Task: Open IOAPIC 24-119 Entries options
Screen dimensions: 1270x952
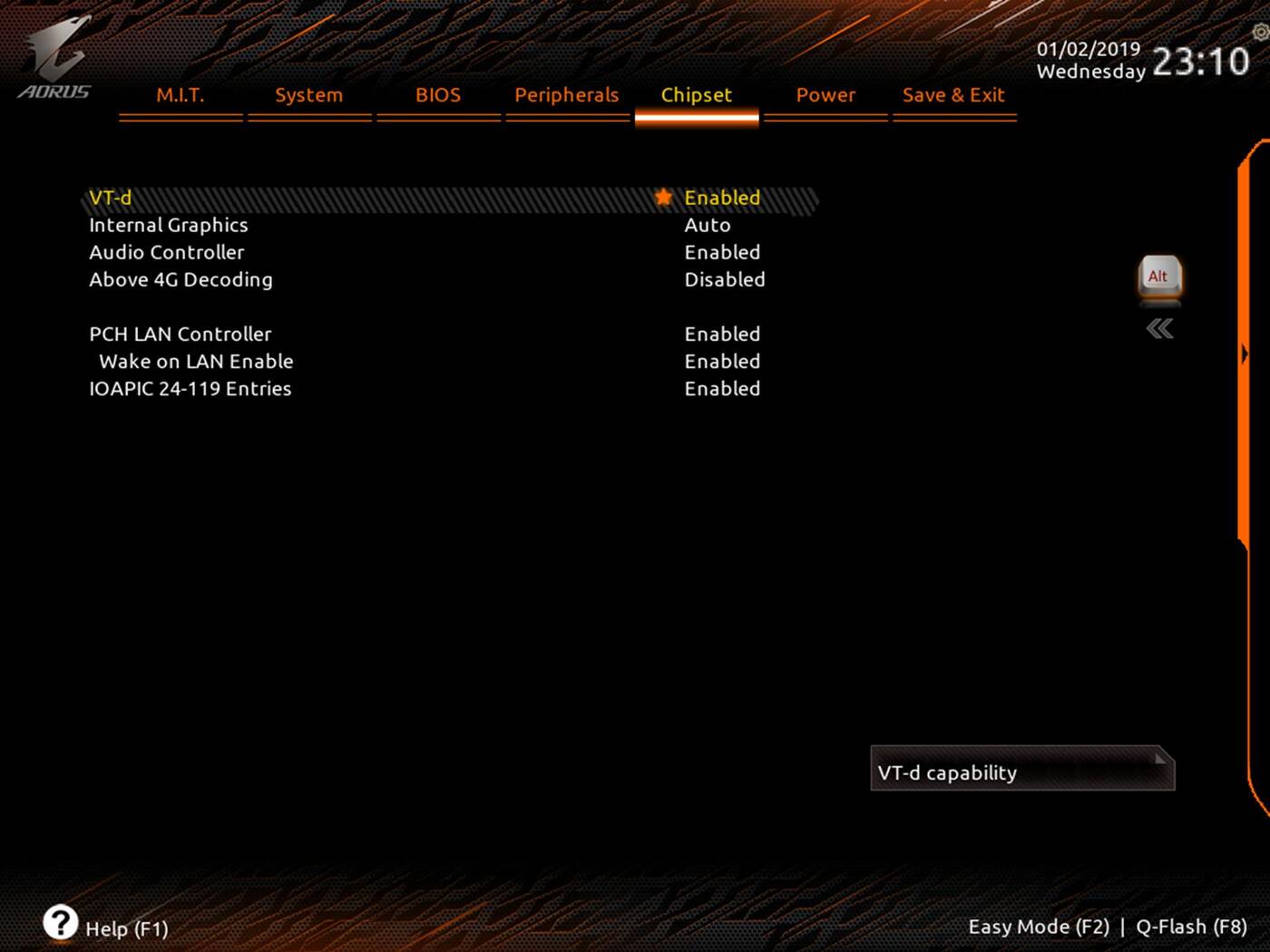Action: [x=722, y=388]
